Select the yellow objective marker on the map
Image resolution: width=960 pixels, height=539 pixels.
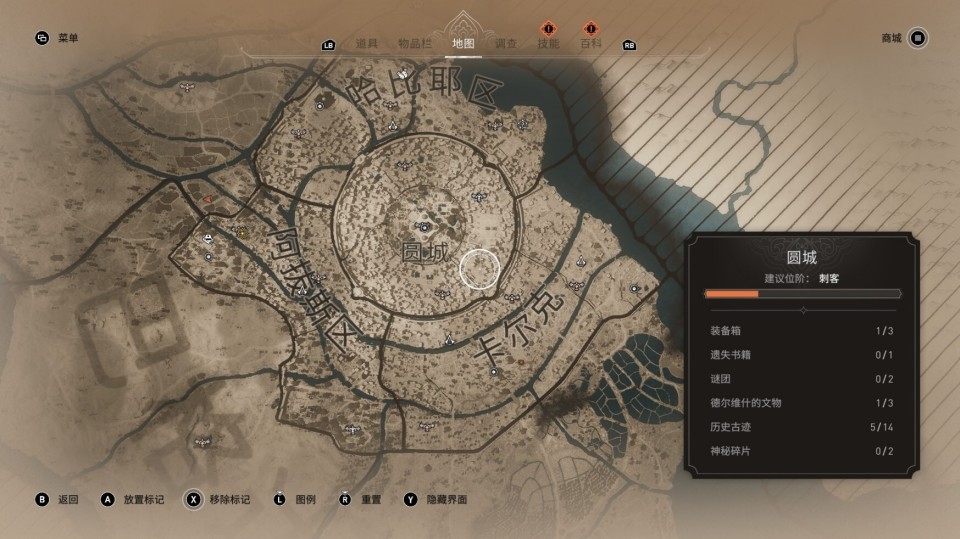coord(242,232)
